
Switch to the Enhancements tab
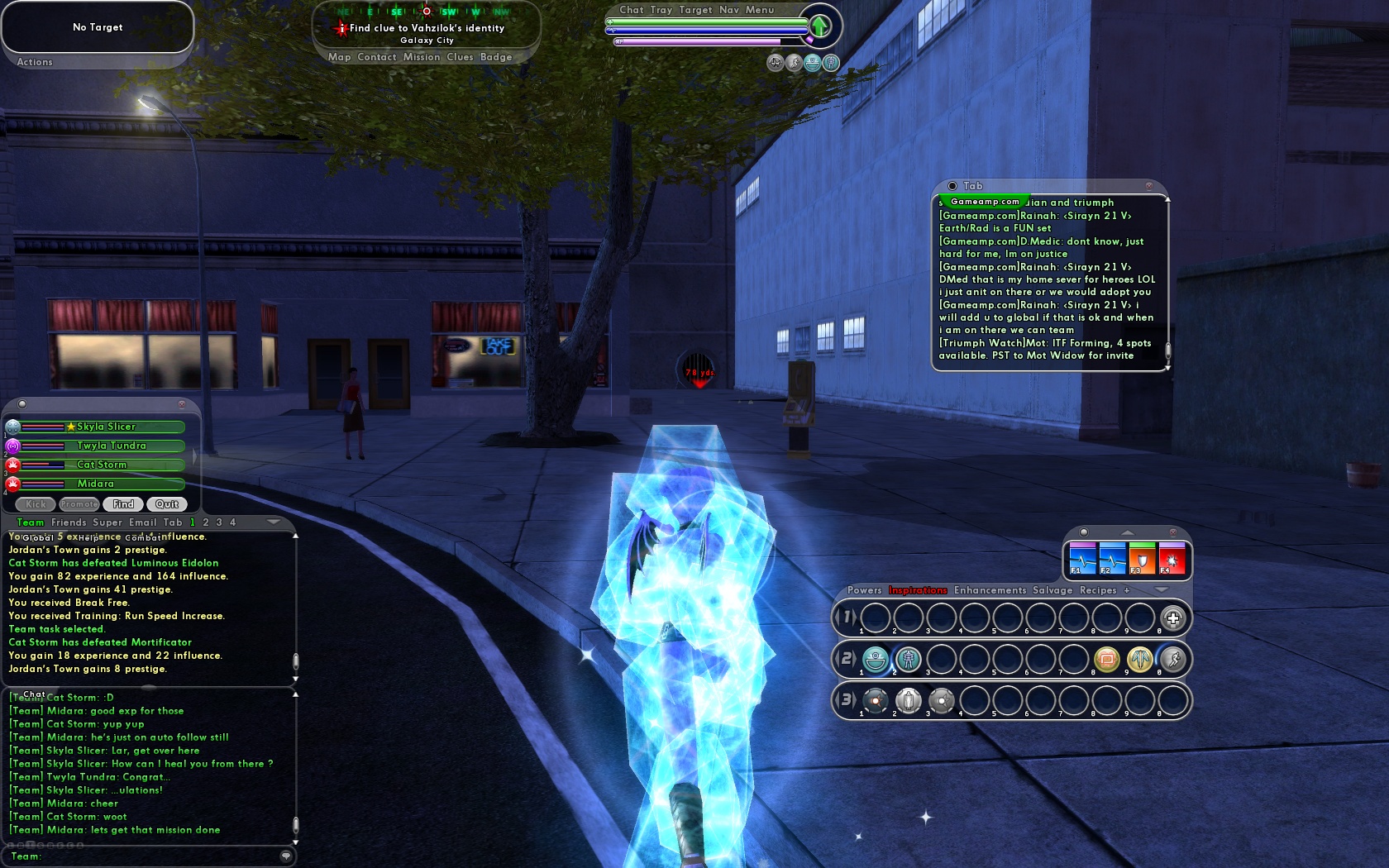[990, 590]
